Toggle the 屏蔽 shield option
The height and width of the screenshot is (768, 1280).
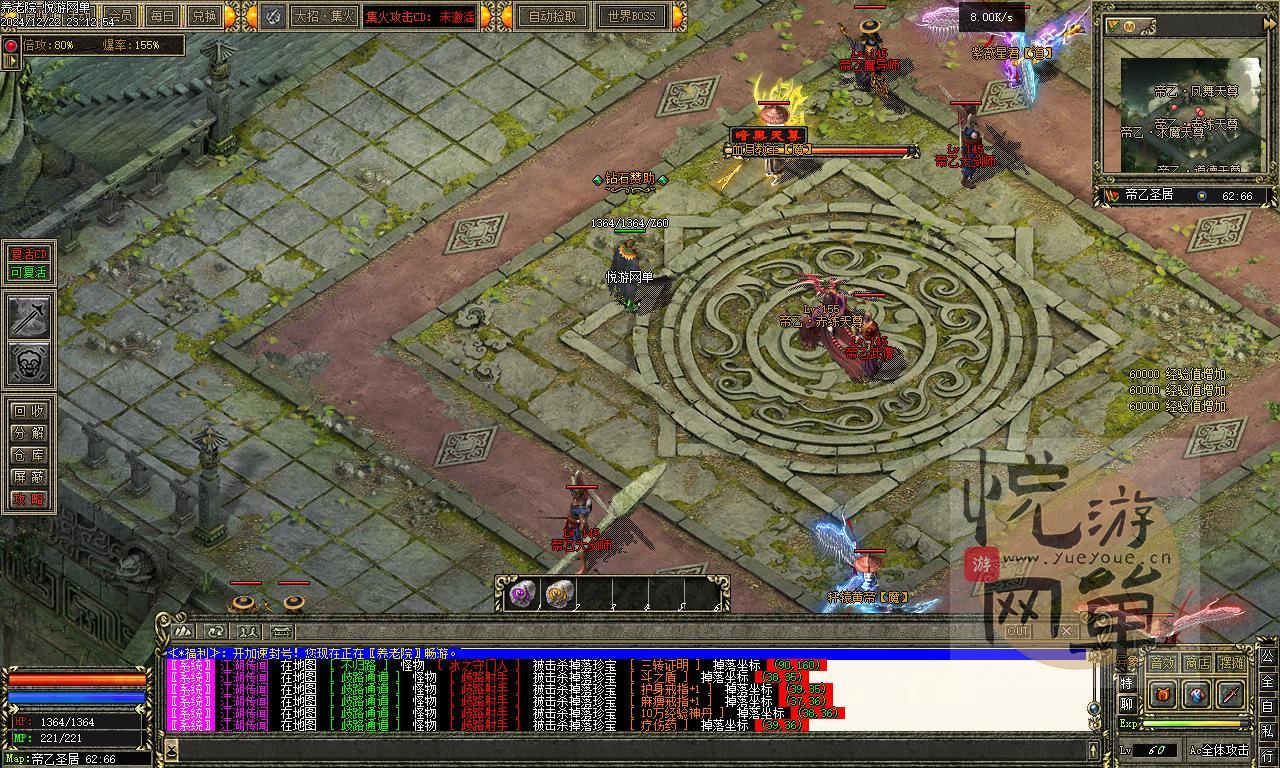pos(29,477)
